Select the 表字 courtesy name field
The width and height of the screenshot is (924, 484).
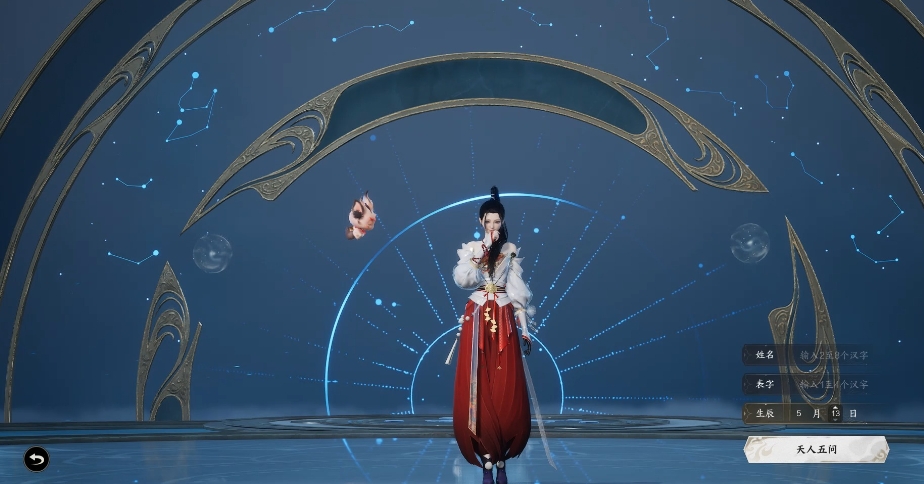[x=833, y=384]
